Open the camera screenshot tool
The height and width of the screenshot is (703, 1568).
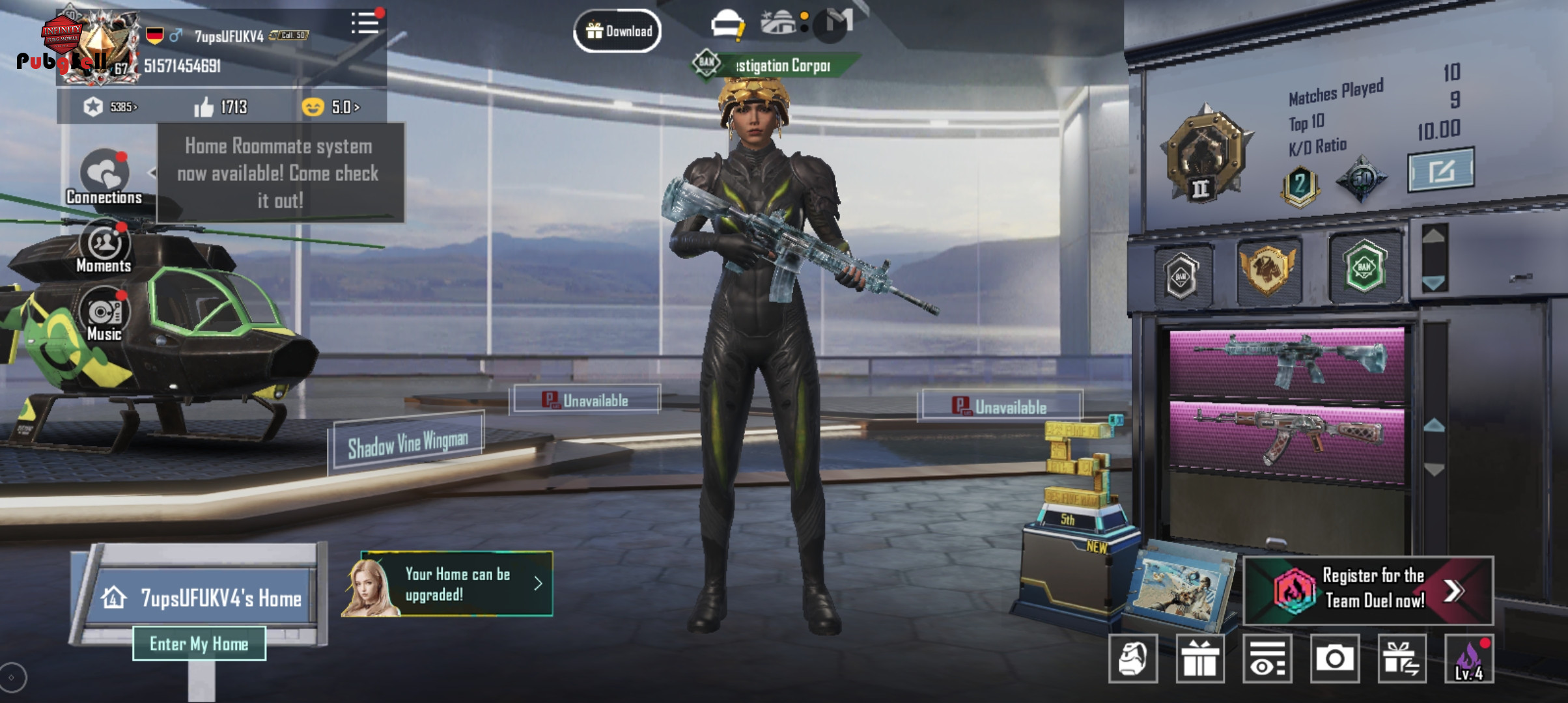click(x=1334, y=659)
